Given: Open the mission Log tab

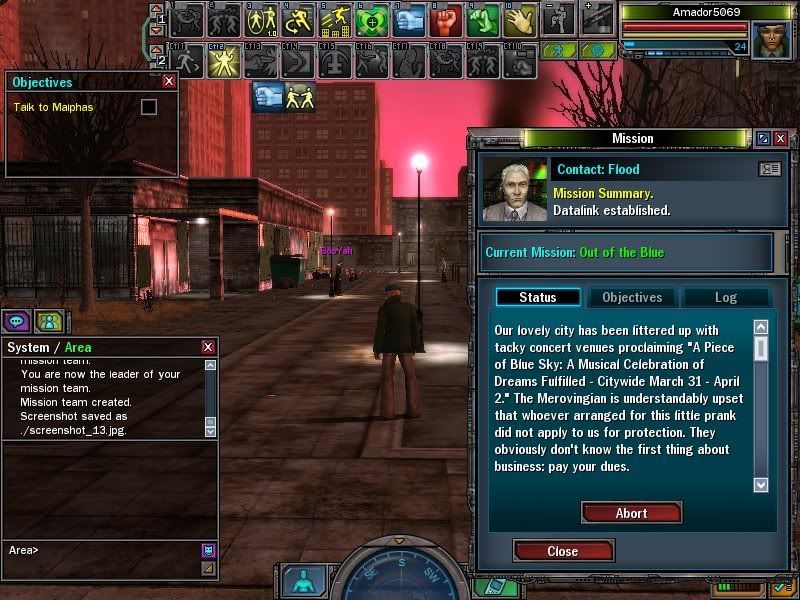Looking at the screenshot, I should 725,297.
